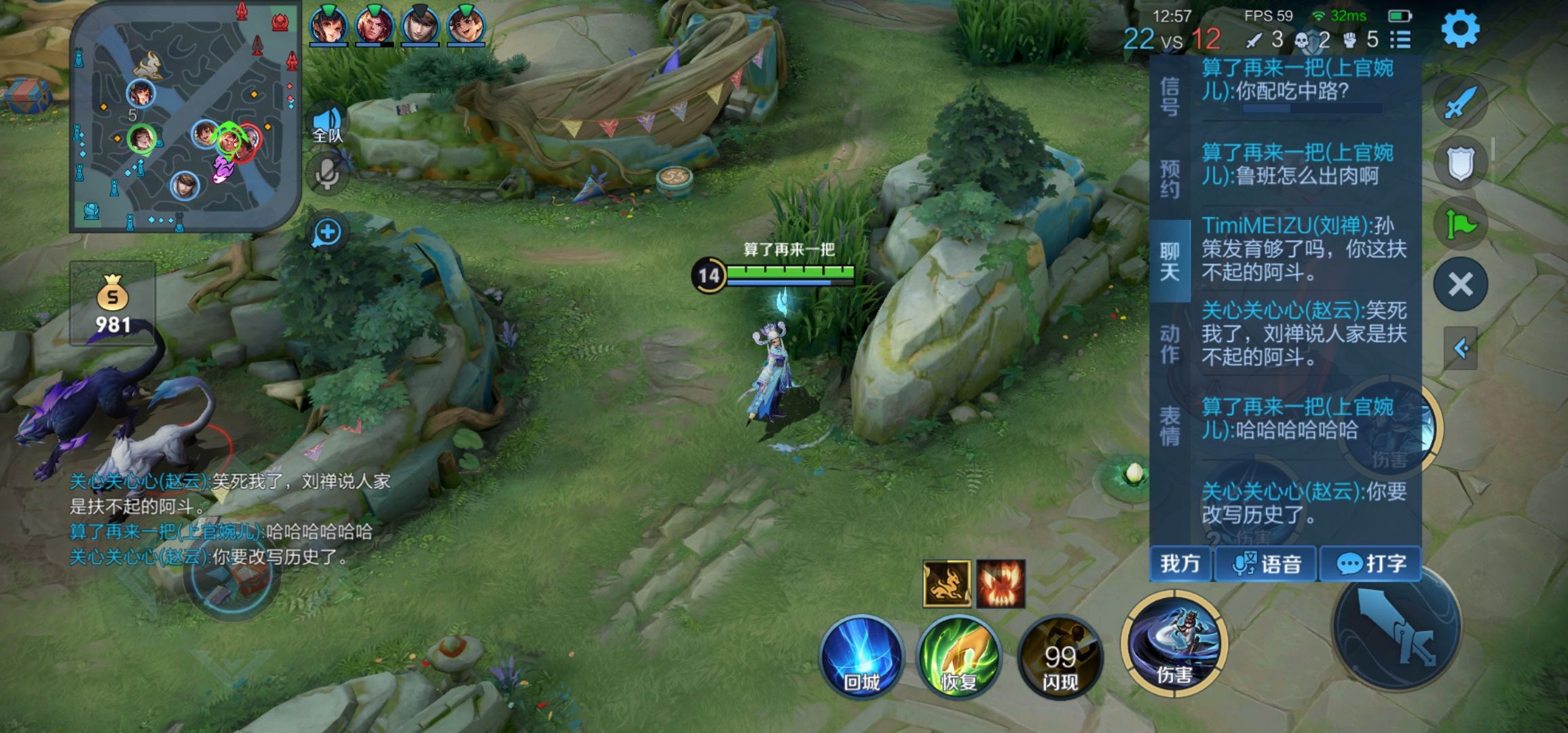Use the 回城 recall skill
This screenshot has height=733, width=1568.
(862, 657)
